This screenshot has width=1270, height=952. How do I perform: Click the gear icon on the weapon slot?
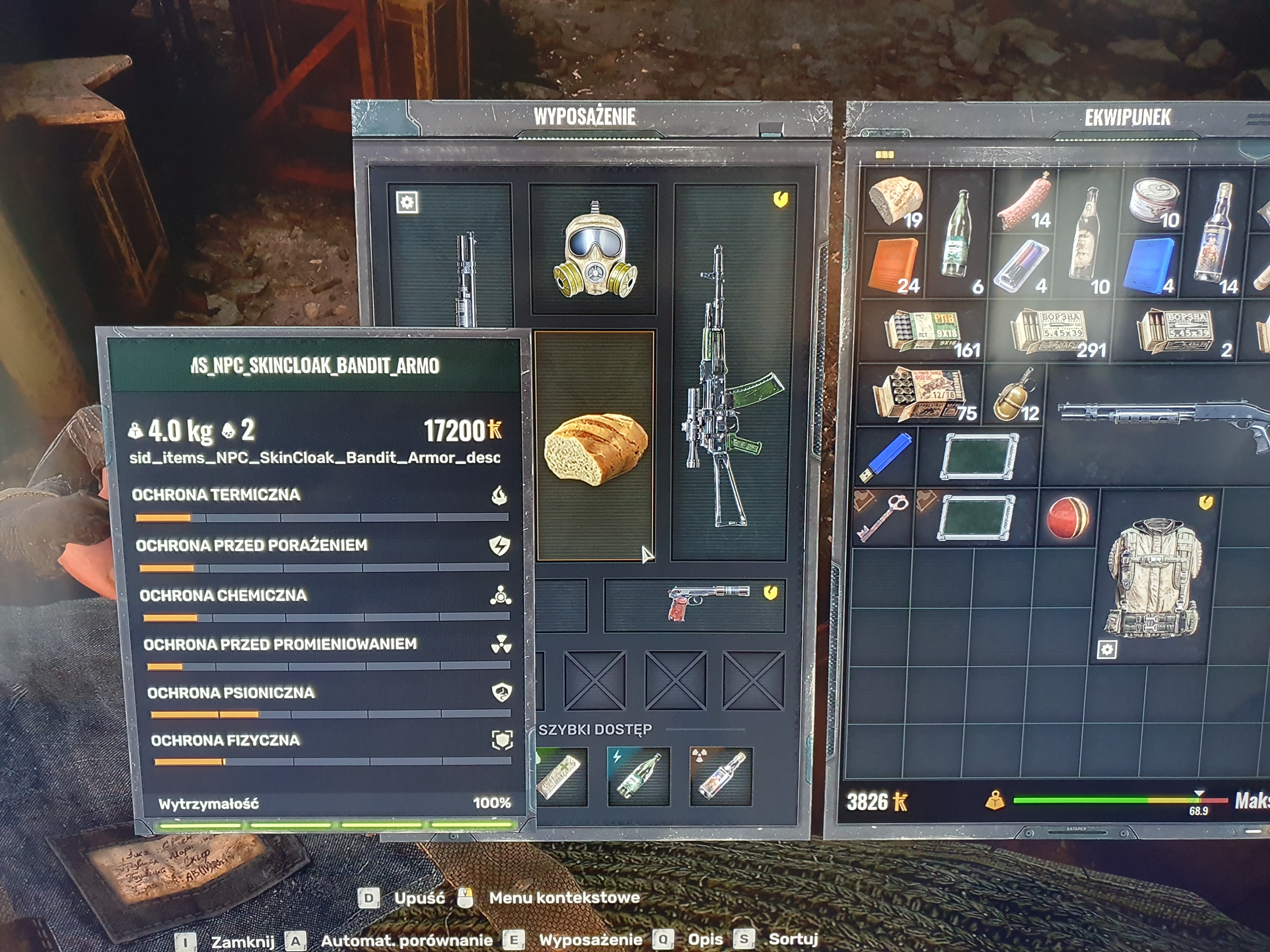click(407, 202)
